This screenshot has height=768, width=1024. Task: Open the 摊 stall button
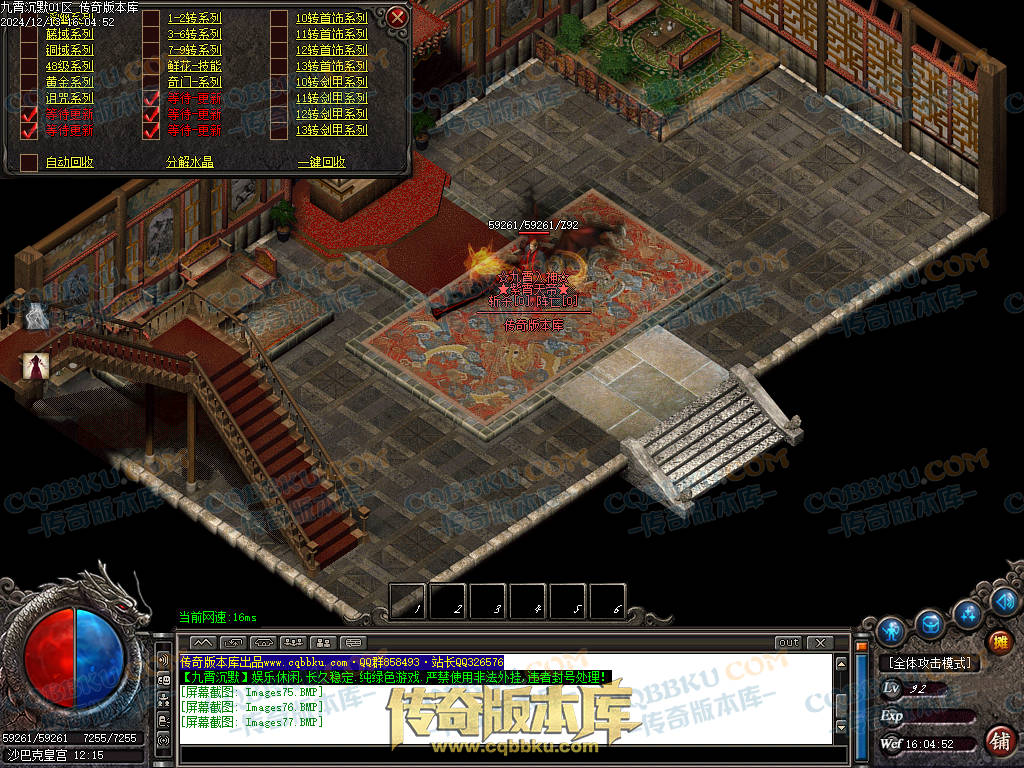(999, 642)
